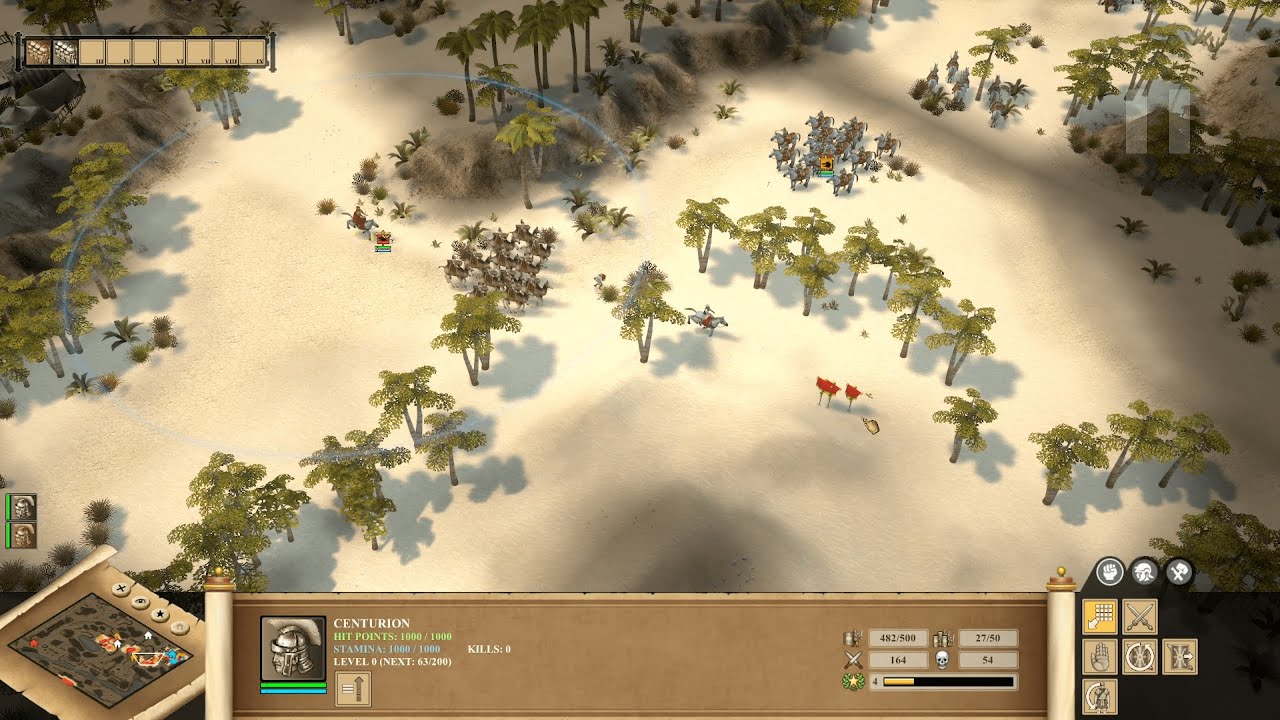The image size is (1280, 720).
Task: Activate the formation grid command
Action: pos(1100,617)
